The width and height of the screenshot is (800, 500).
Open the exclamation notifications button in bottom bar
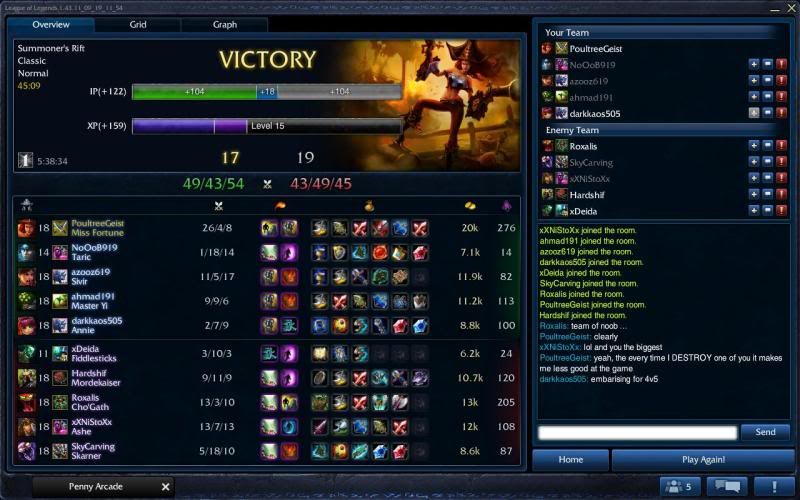pyautogui.click(x=774, y=487)
